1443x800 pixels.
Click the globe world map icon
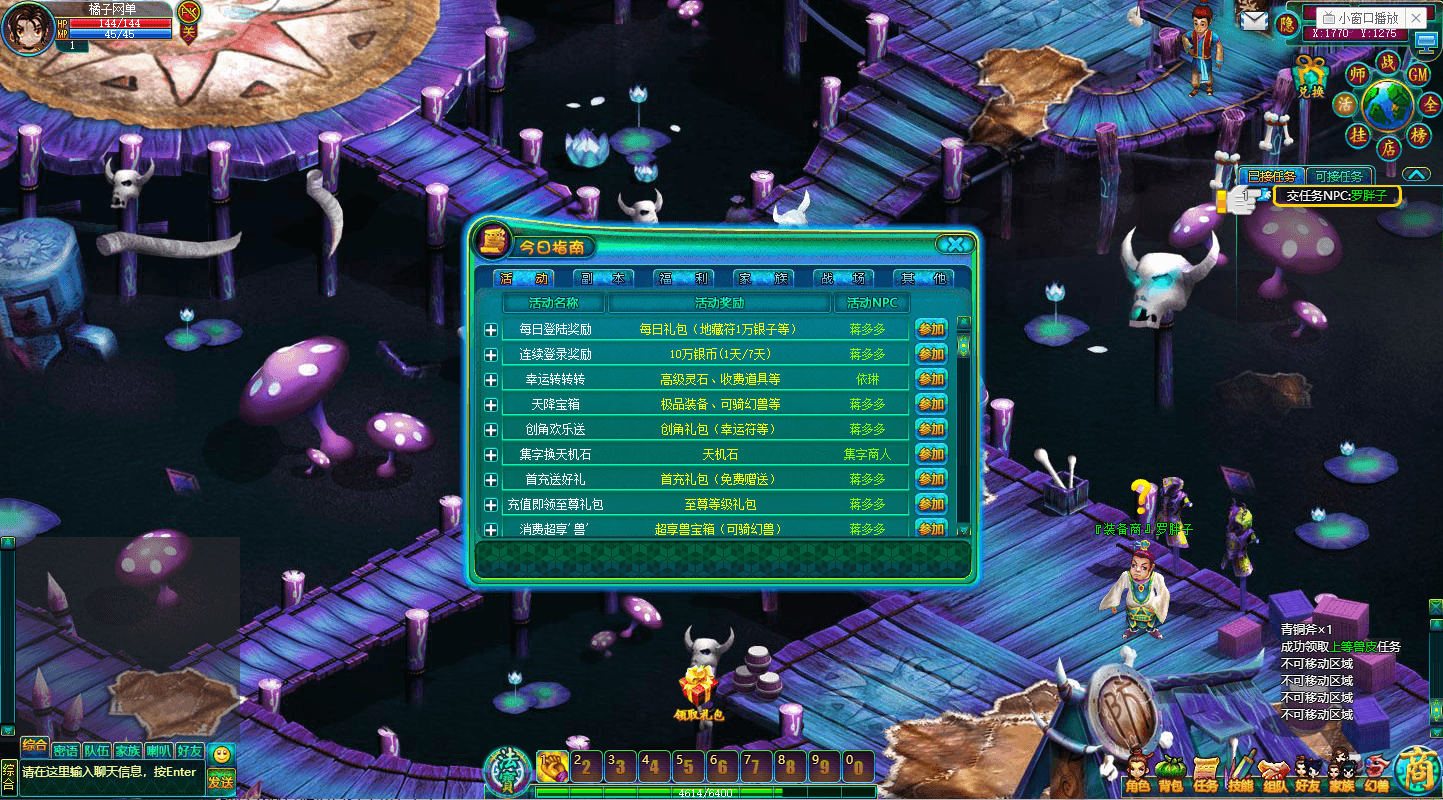coord(1387,103)
